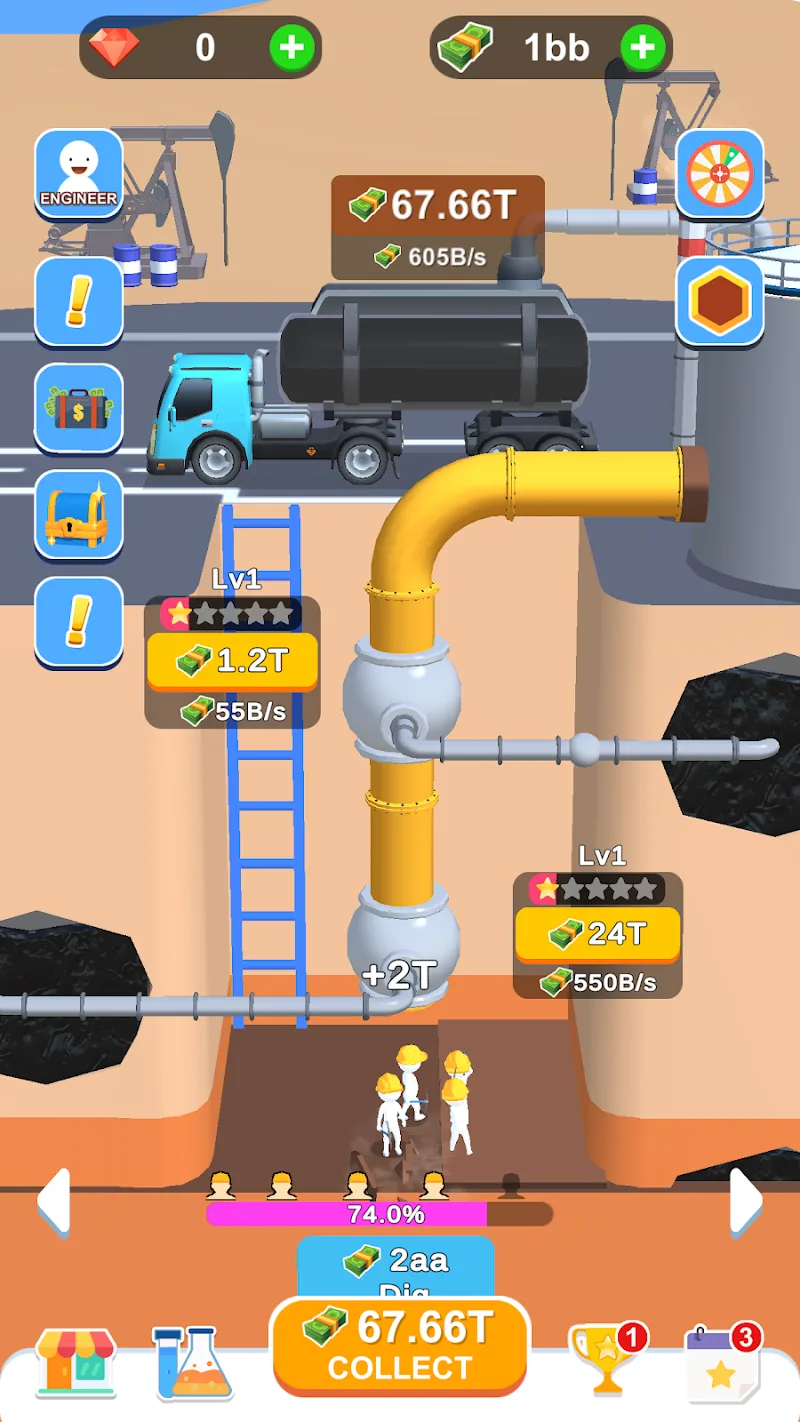The width and height of the screenshot is (800, 1422).
Task: Open the treasure chest rewards
Action: (79, 514)
